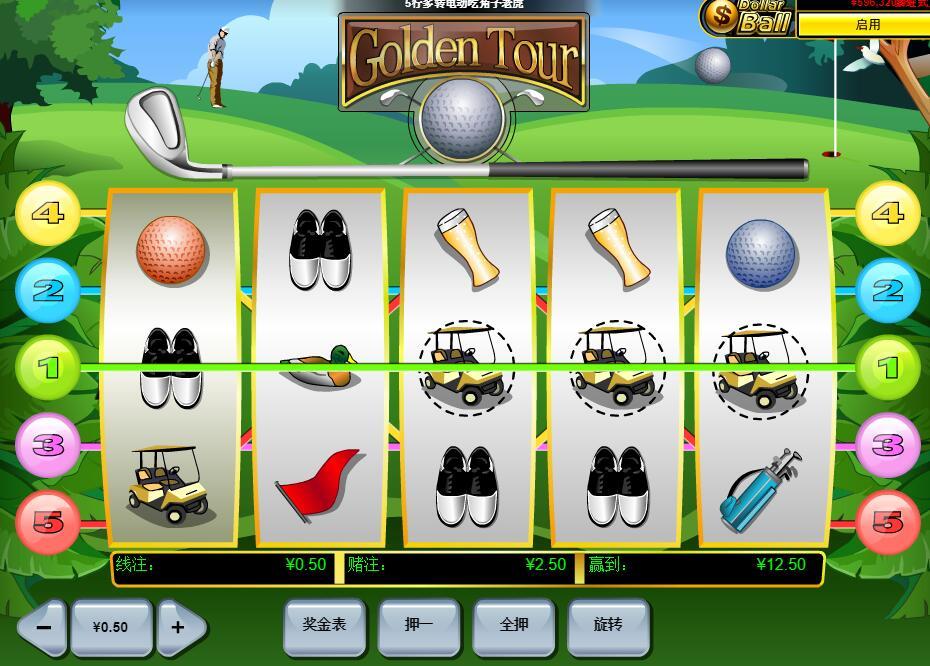Select the yellow payline 4 ball on the left
This screenshot has width=930, height=666.
47,214
